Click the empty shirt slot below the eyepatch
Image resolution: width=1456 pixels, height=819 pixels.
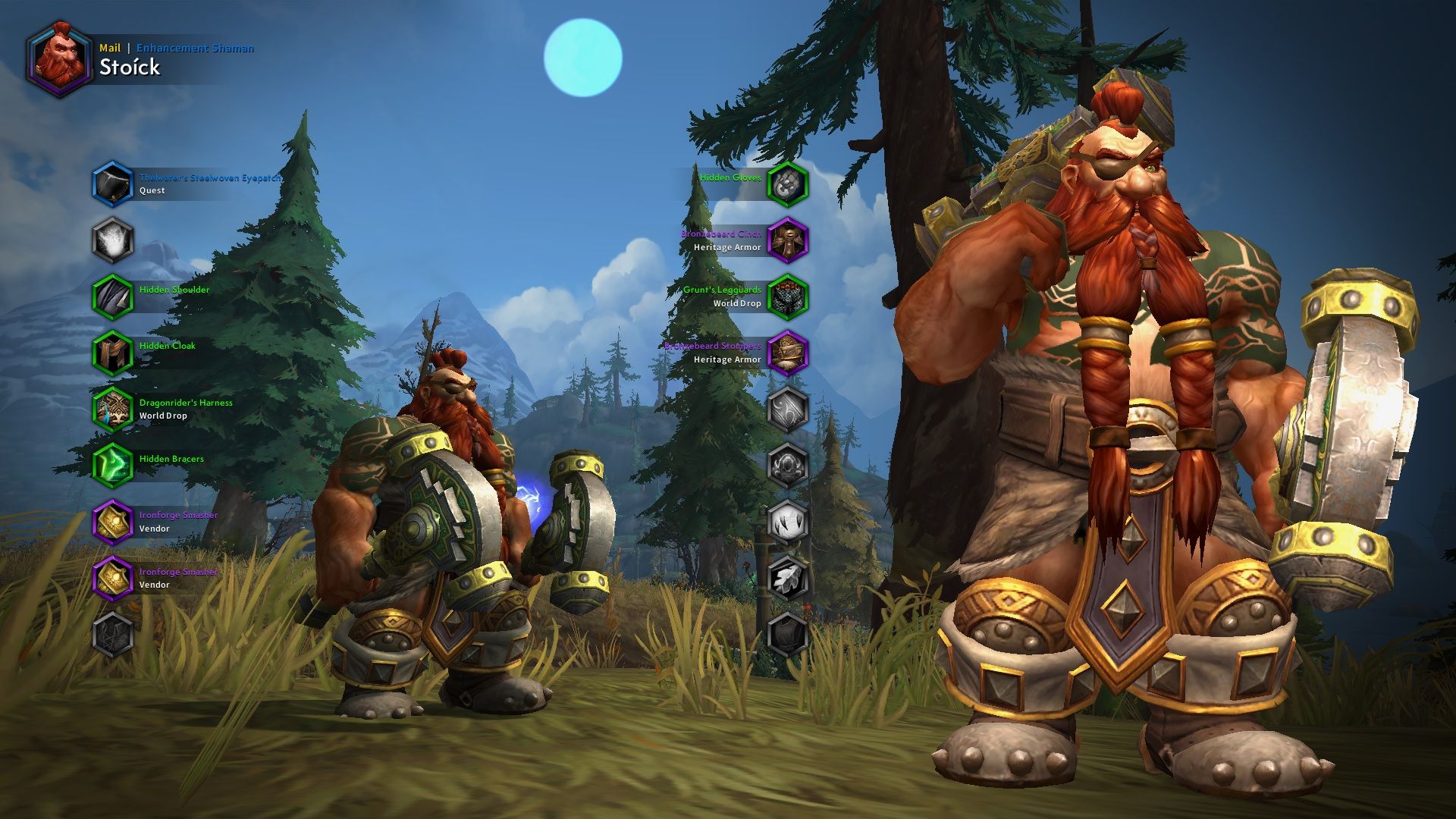[114, 240]
